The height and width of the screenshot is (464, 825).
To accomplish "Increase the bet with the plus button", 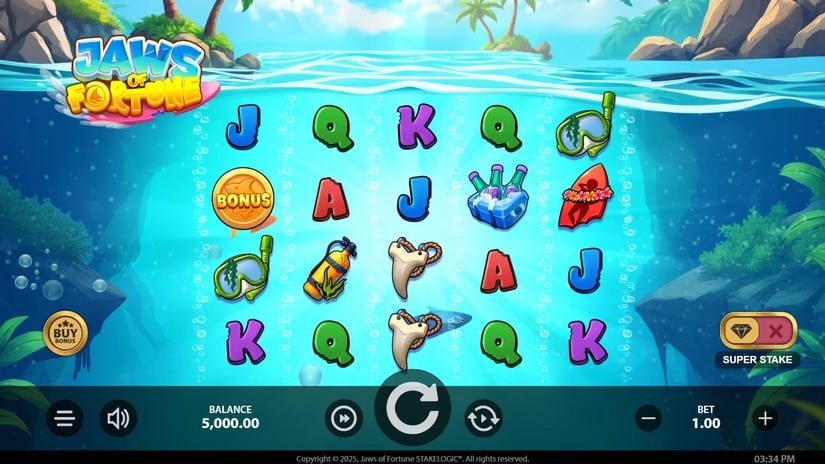I will tap(766, 419).
